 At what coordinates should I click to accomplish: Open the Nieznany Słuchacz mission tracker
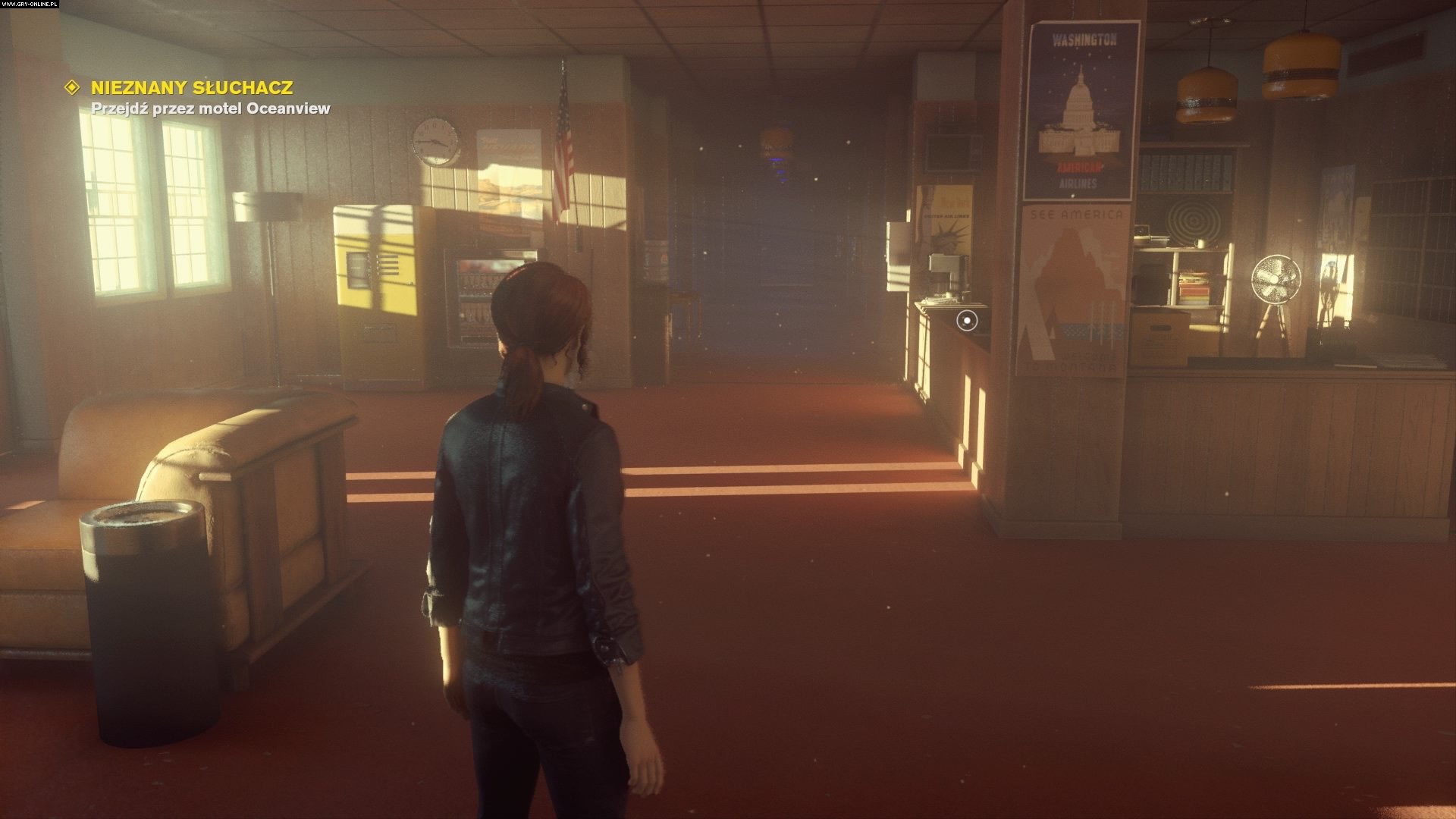click(x=191, y=87)
